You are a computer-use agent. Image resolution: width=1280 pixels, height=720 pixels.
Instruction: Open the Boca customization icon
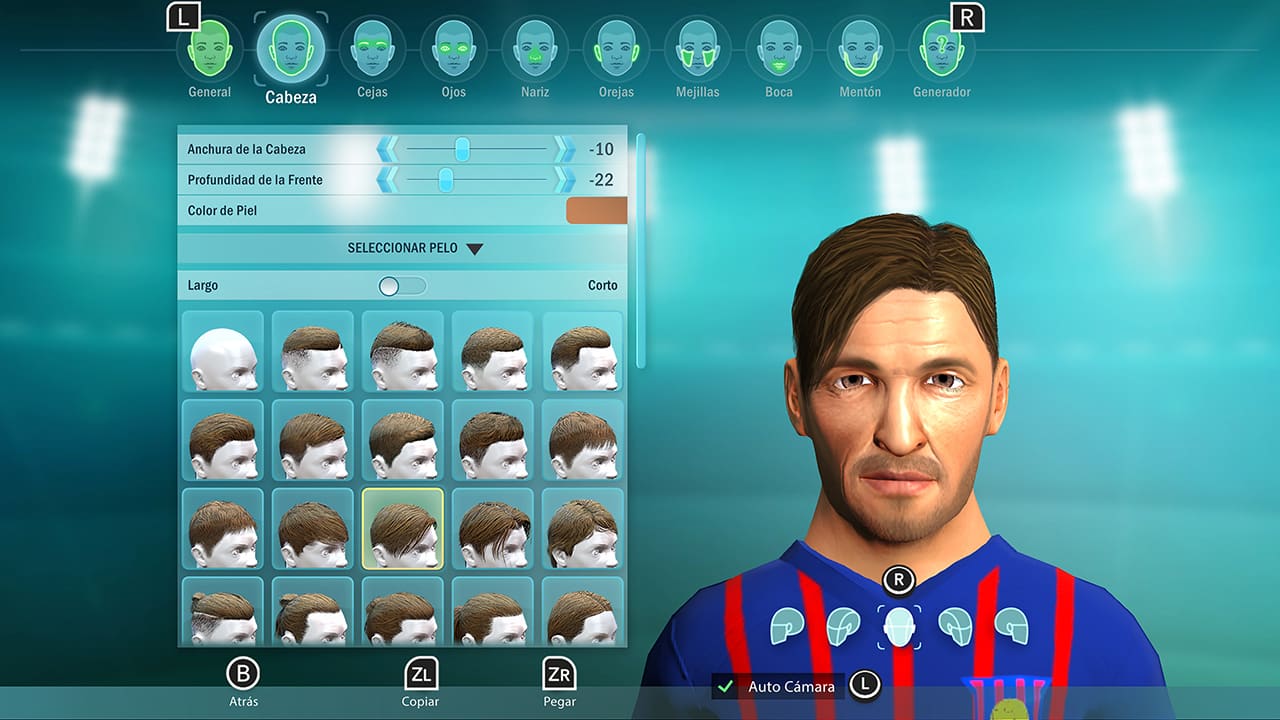[x=778, y=47]
